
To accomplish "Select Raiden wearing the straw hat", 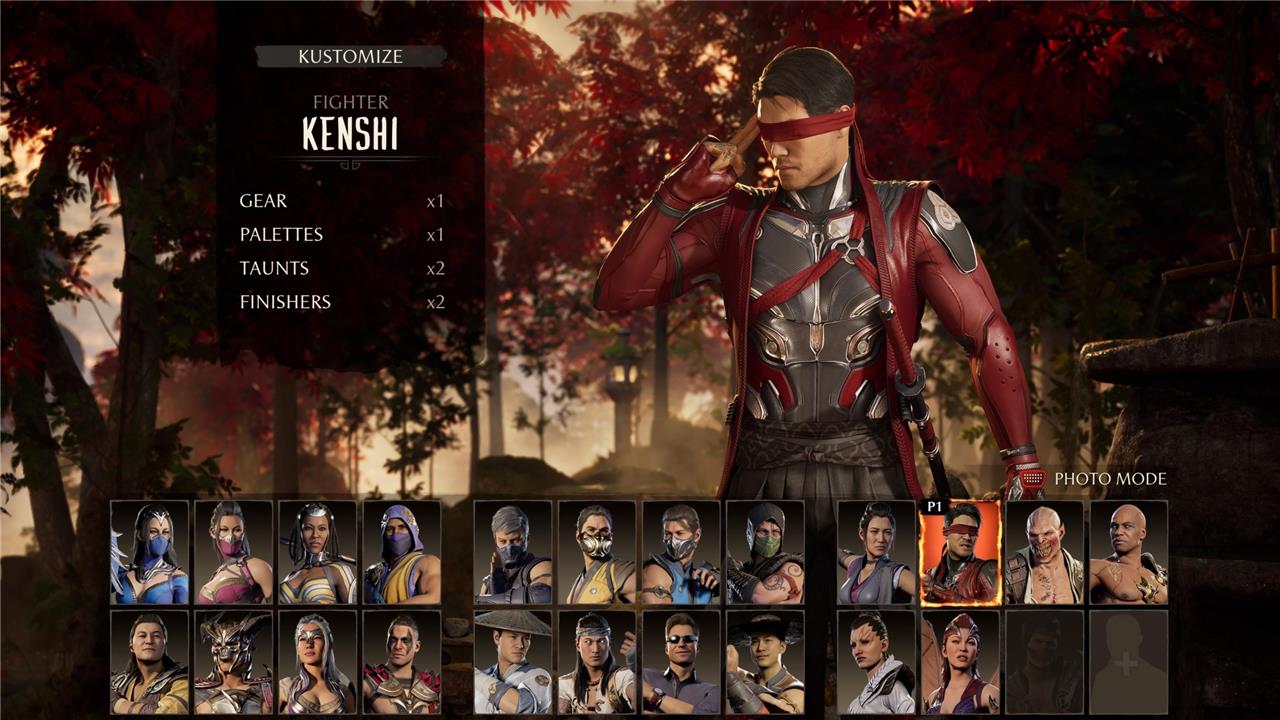I will [513, 662].
